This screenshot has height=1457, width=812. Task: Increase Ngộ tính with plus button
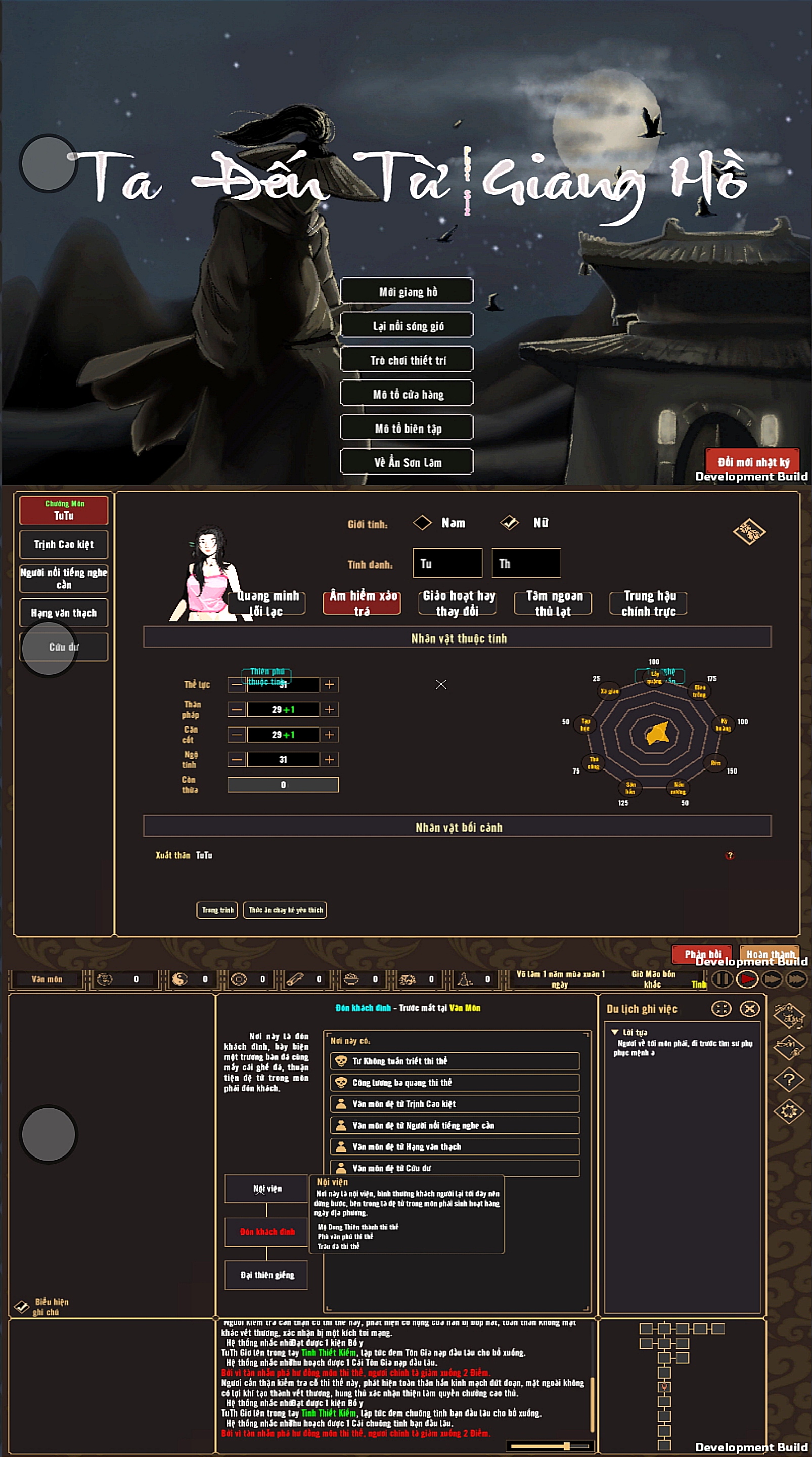click(x=329, y=759)
